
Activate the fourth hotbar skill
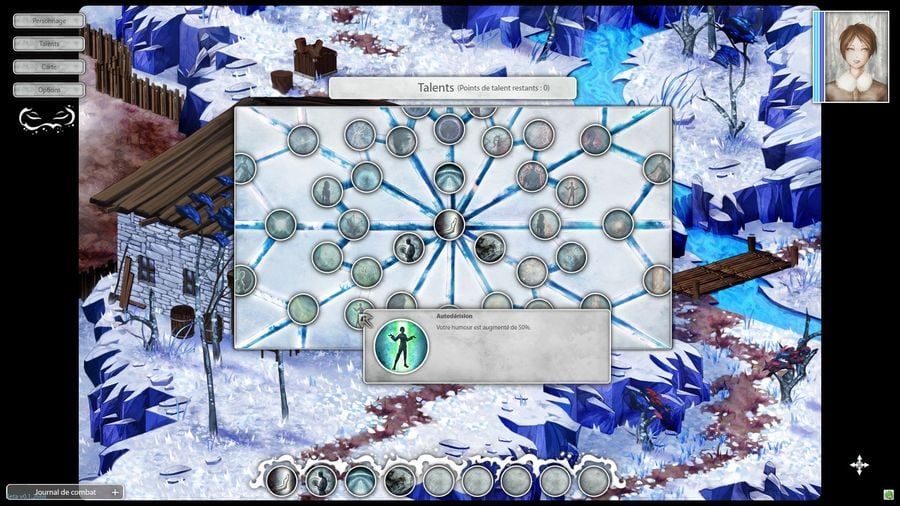399,481
